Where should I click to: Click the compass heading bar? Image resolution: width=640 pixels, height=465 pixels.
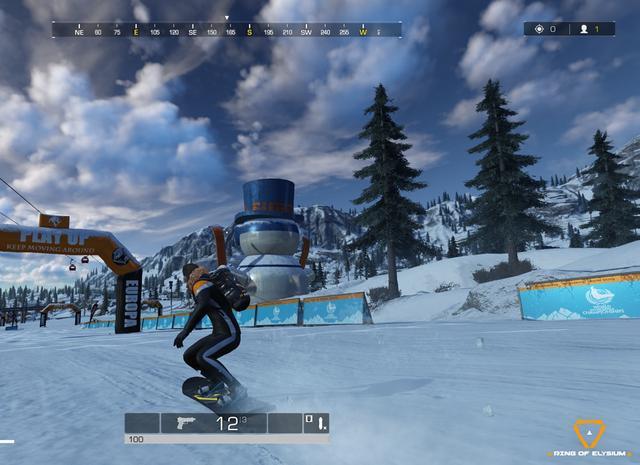click(x=227, y=31)
